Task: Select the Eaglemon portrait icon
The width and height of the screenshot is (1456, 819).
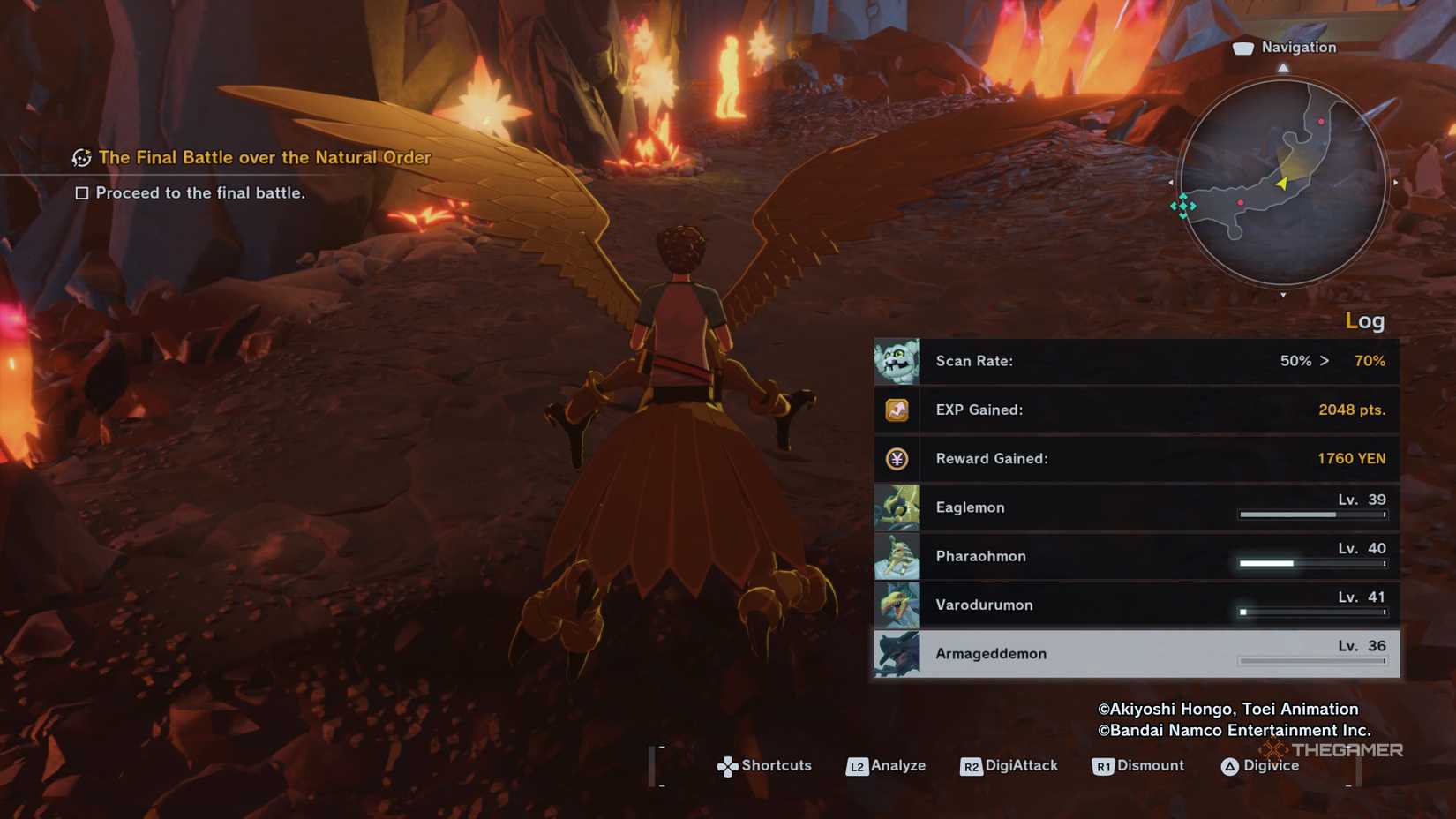Action: 897,507
